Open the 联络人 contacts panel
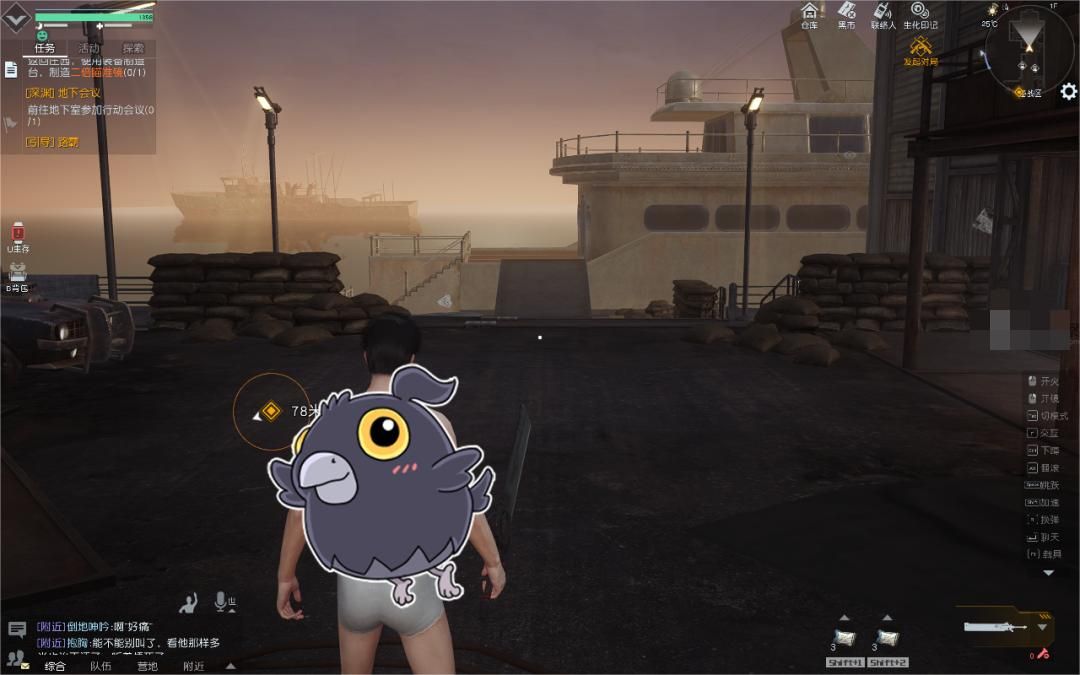 883,15
